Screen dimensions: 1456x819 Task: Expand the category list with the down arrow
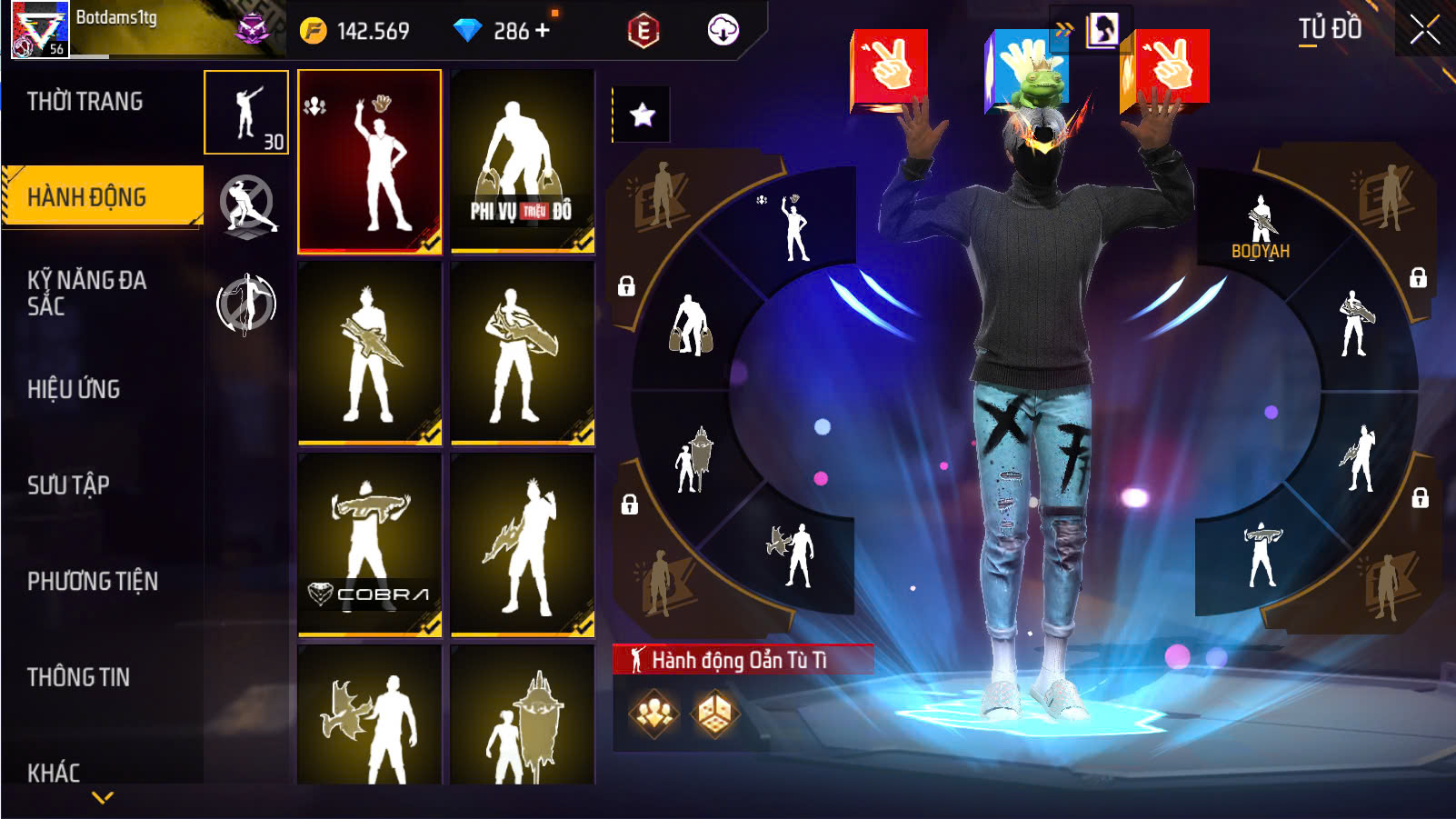[103, 798]
